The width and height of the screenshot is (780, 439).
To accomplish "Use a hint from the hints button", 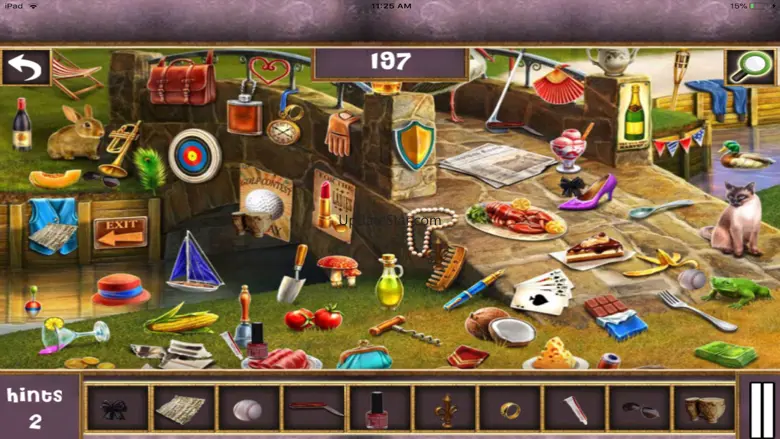I will [x=35, y=408].
